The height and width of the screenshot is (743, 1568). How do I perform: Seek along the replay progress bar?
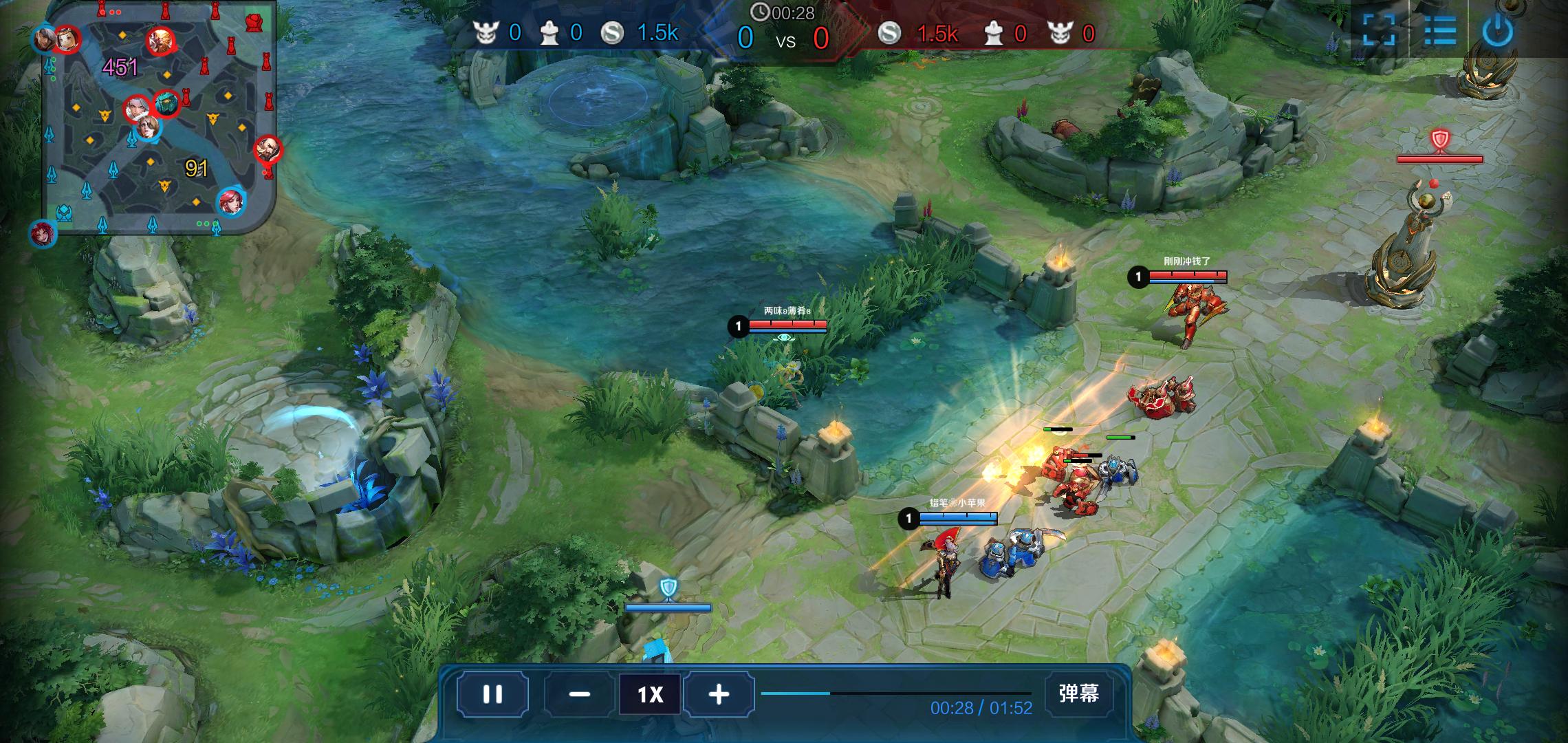(895, 693)
